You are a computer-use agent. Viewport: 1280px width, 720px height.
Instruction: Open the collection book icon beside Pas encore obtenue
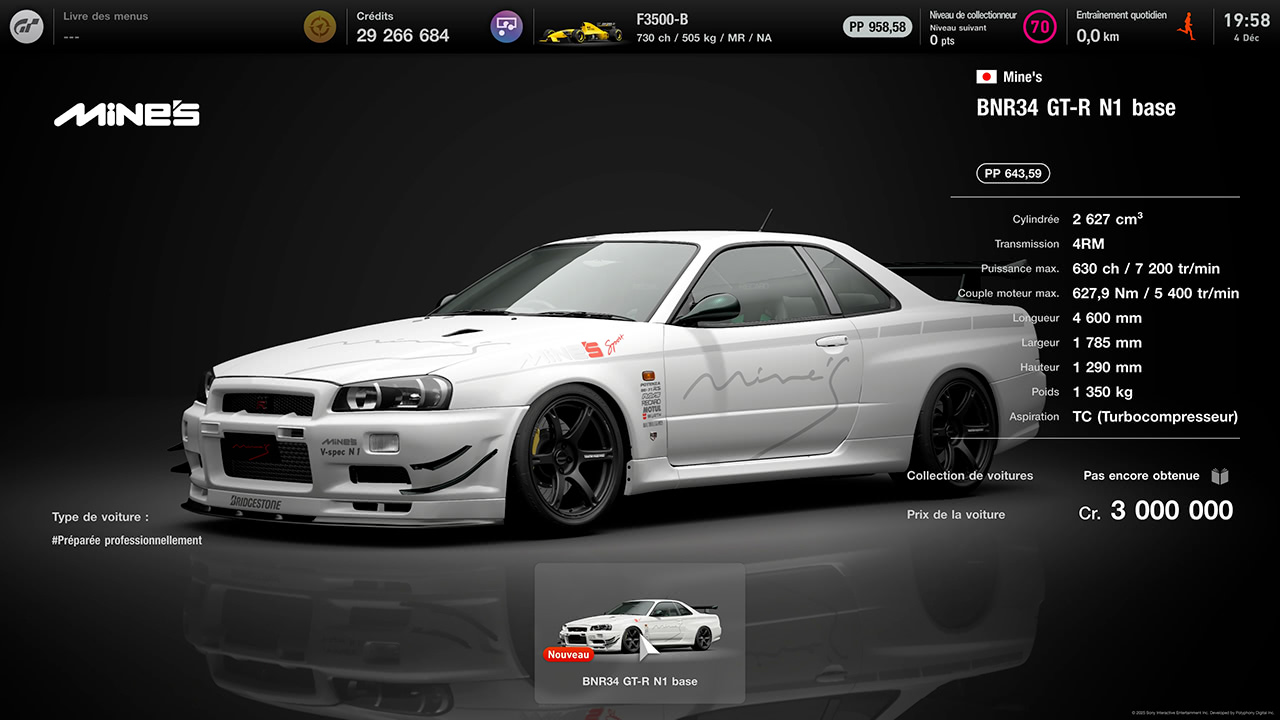tap(1220, 476)
